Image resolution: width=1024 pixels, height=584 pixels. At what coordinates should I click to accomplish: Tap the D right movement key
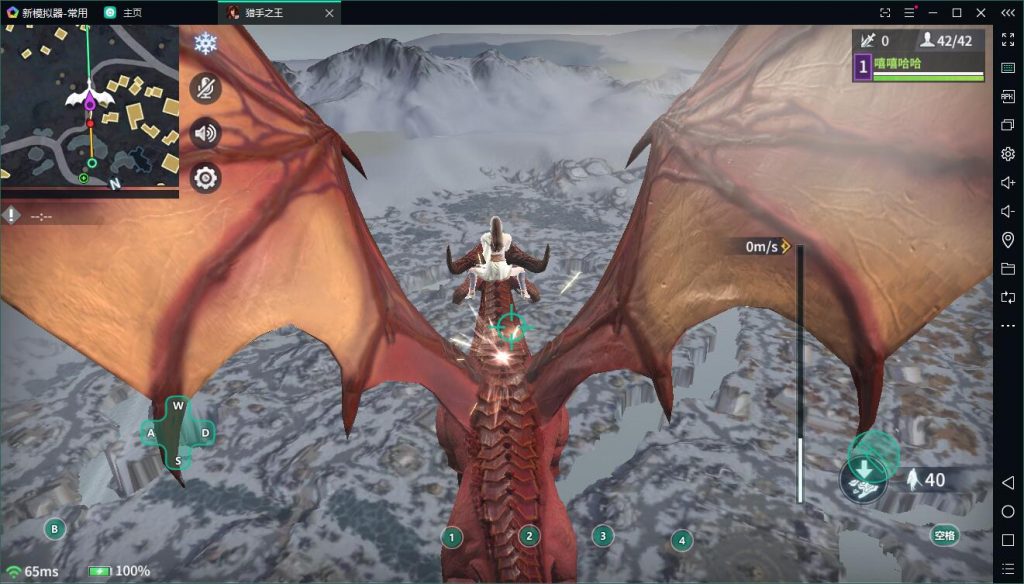coord(205,433)
